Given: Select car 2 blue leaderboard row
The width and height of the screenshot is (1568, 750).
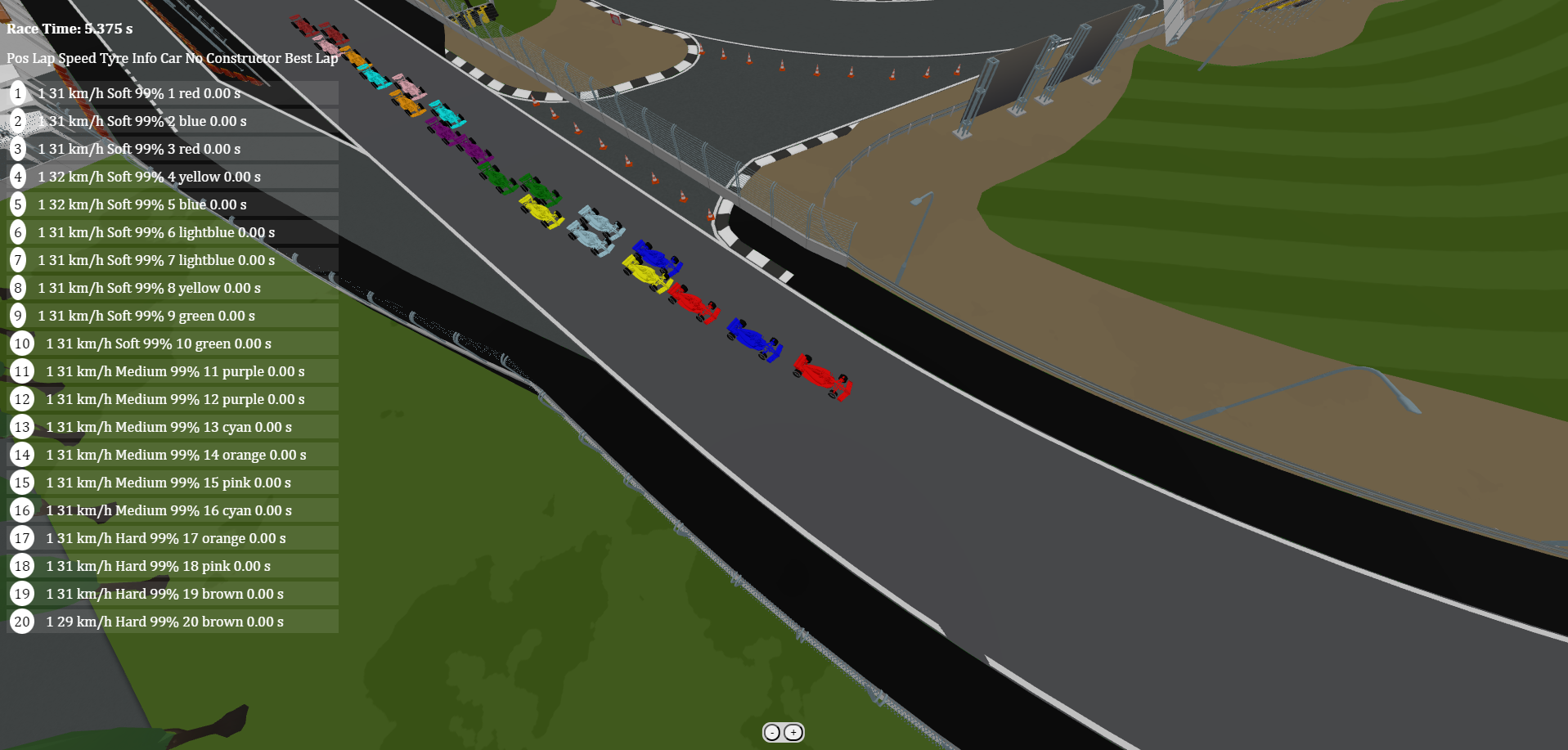Looking at the screenshot, I should tap(173, 121).
